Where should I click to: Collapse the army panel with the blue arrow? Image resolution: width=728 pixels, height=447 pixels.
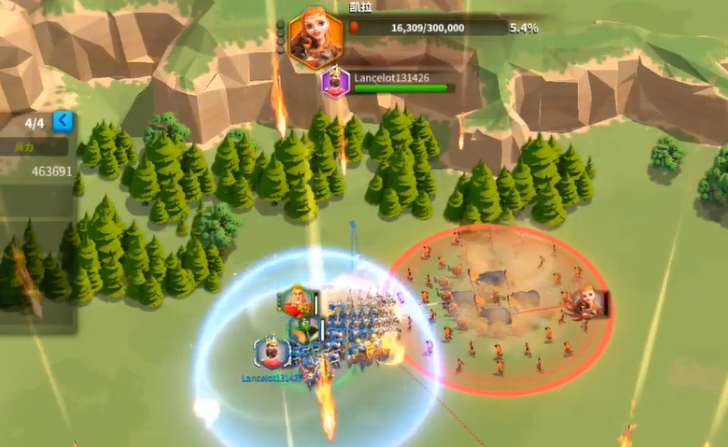[63, 122]
